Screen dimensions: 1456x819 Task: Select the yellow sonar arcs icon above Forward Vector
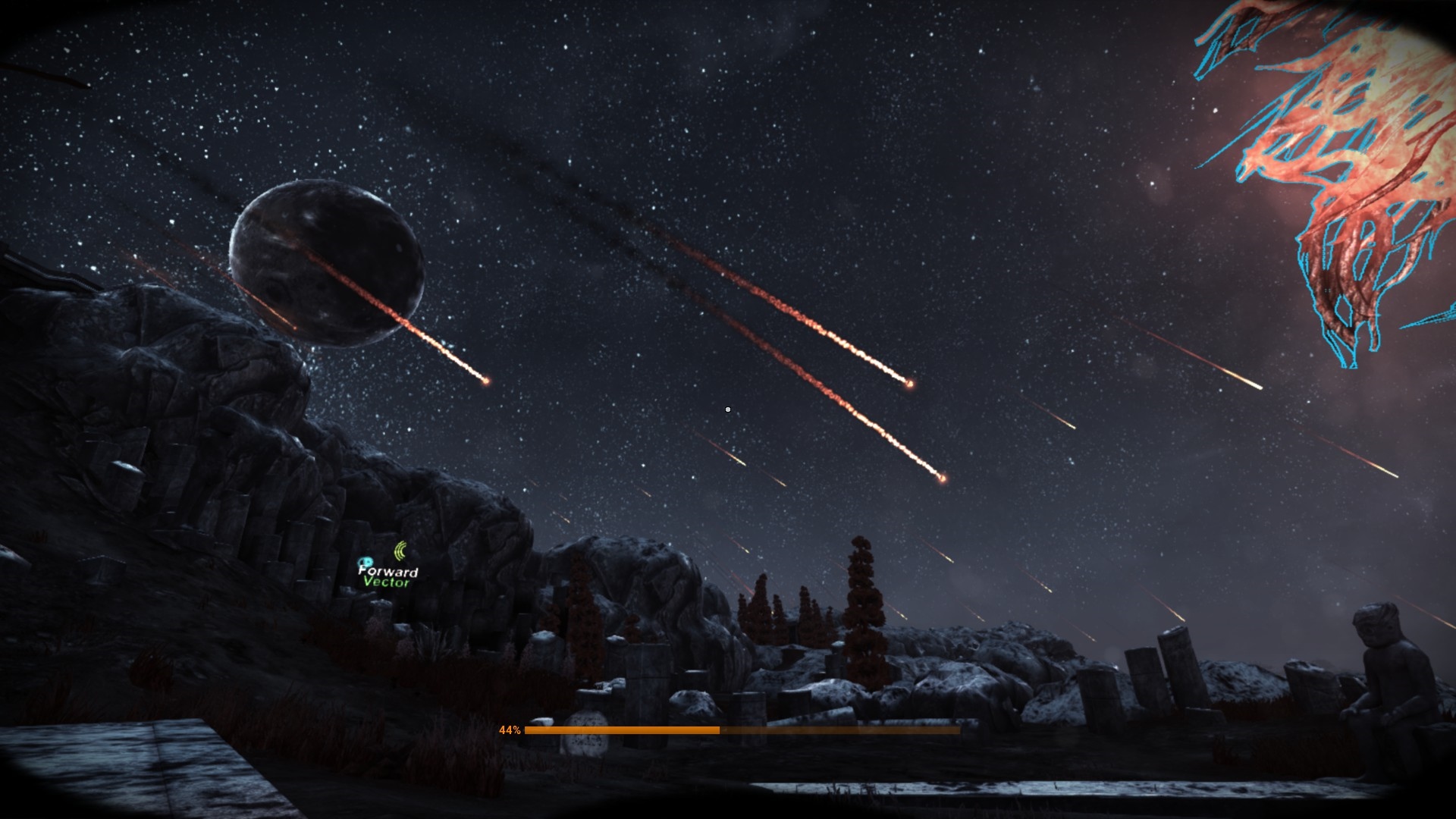pyautogui.click(x=400, y=550)
